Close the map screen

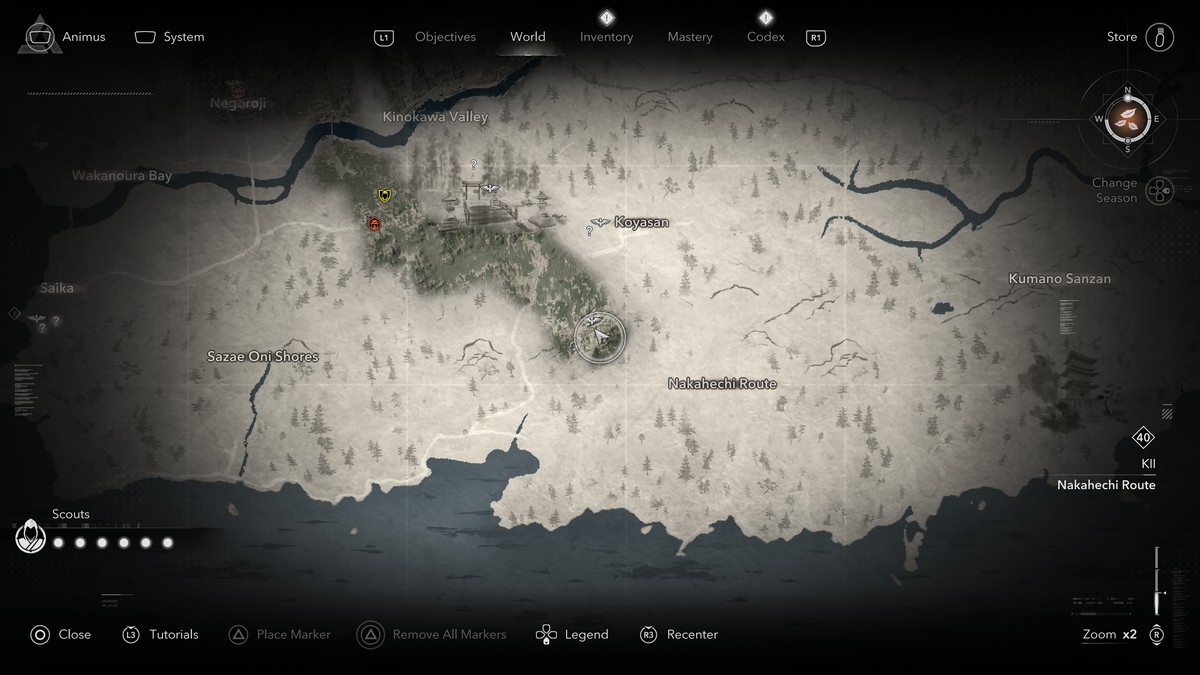(61, 634)
